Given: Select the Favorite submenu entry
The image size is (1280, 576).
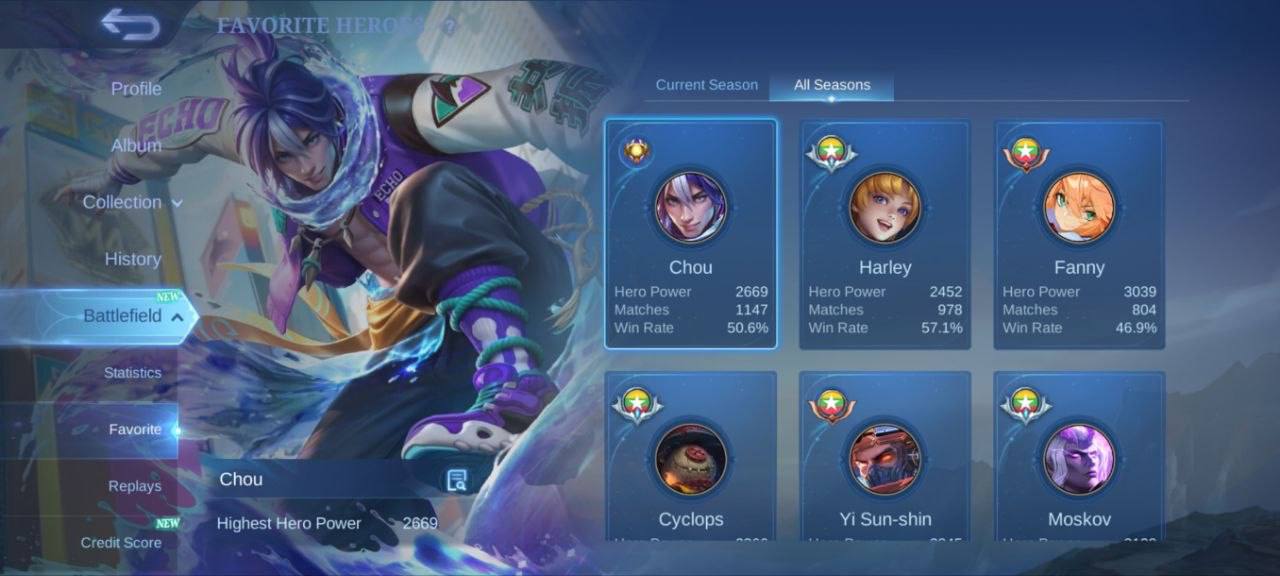Looking at the screenshot, I should tap(135, 430).
